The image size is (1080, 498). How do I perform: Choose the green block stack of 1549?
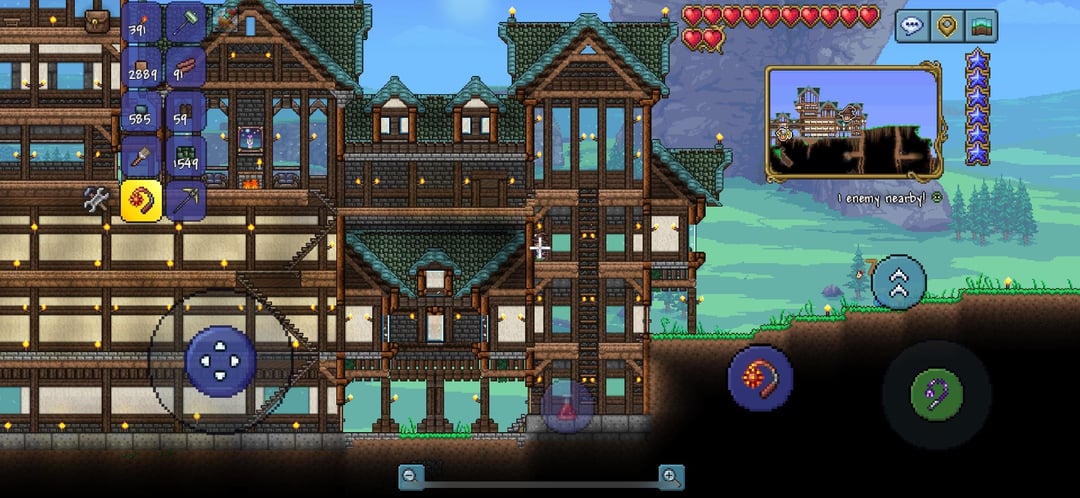185,156
